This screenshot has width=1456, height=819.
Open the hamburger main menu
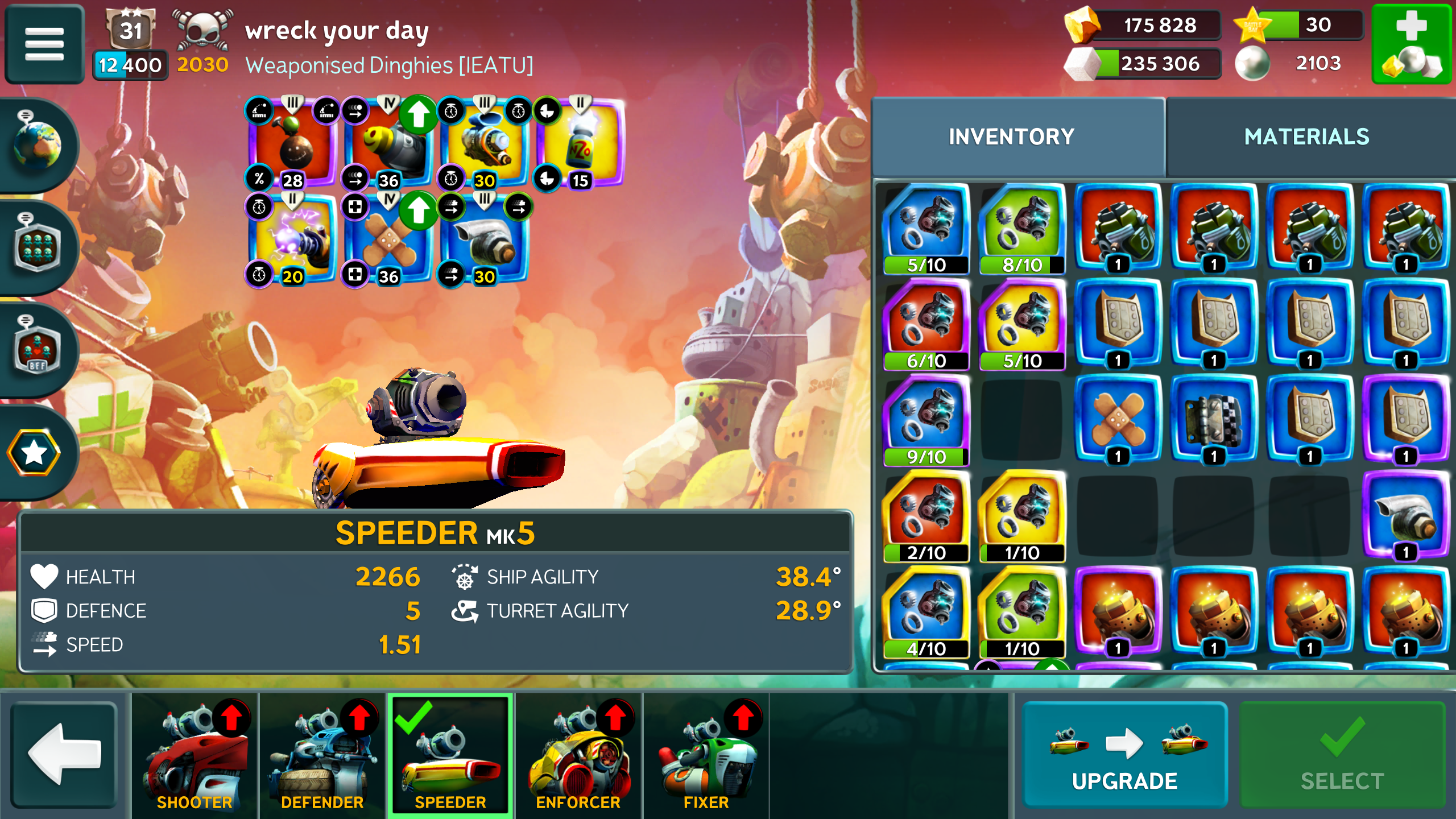44,44
